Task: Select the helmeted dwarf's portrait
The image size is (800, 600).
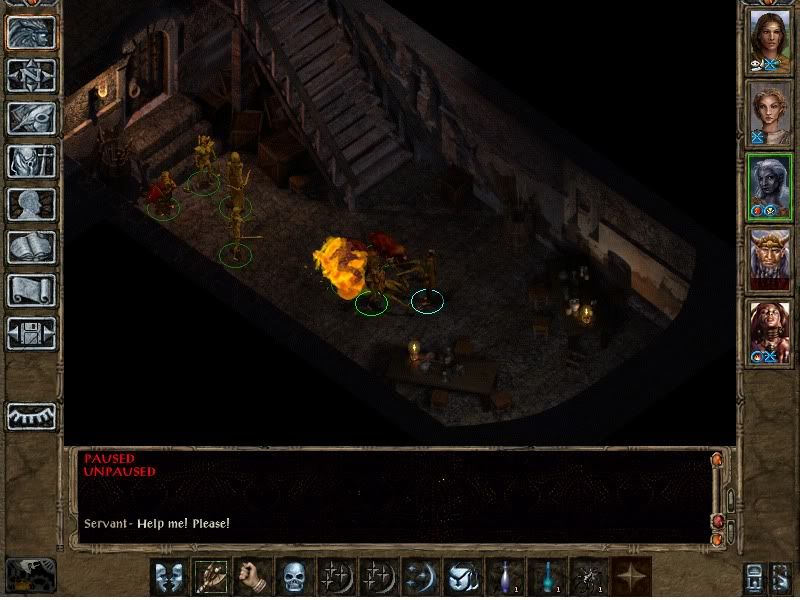Action: click(770, 259)
